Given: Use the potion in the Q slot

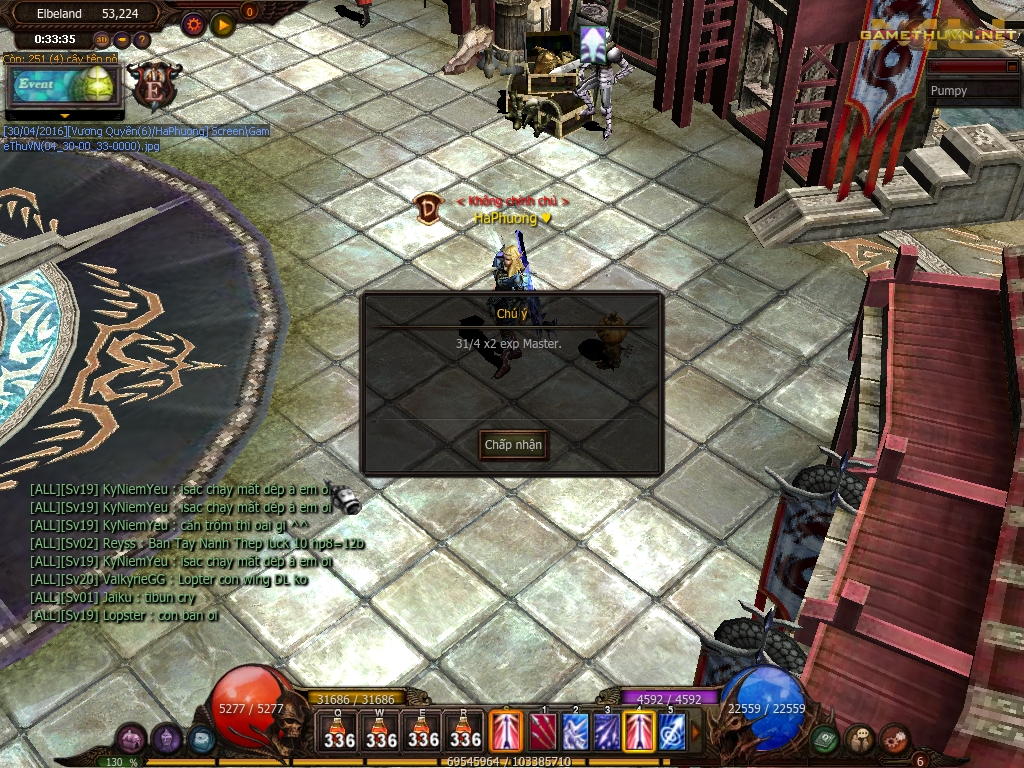Looking at the screenshot, I should point(339,730).
